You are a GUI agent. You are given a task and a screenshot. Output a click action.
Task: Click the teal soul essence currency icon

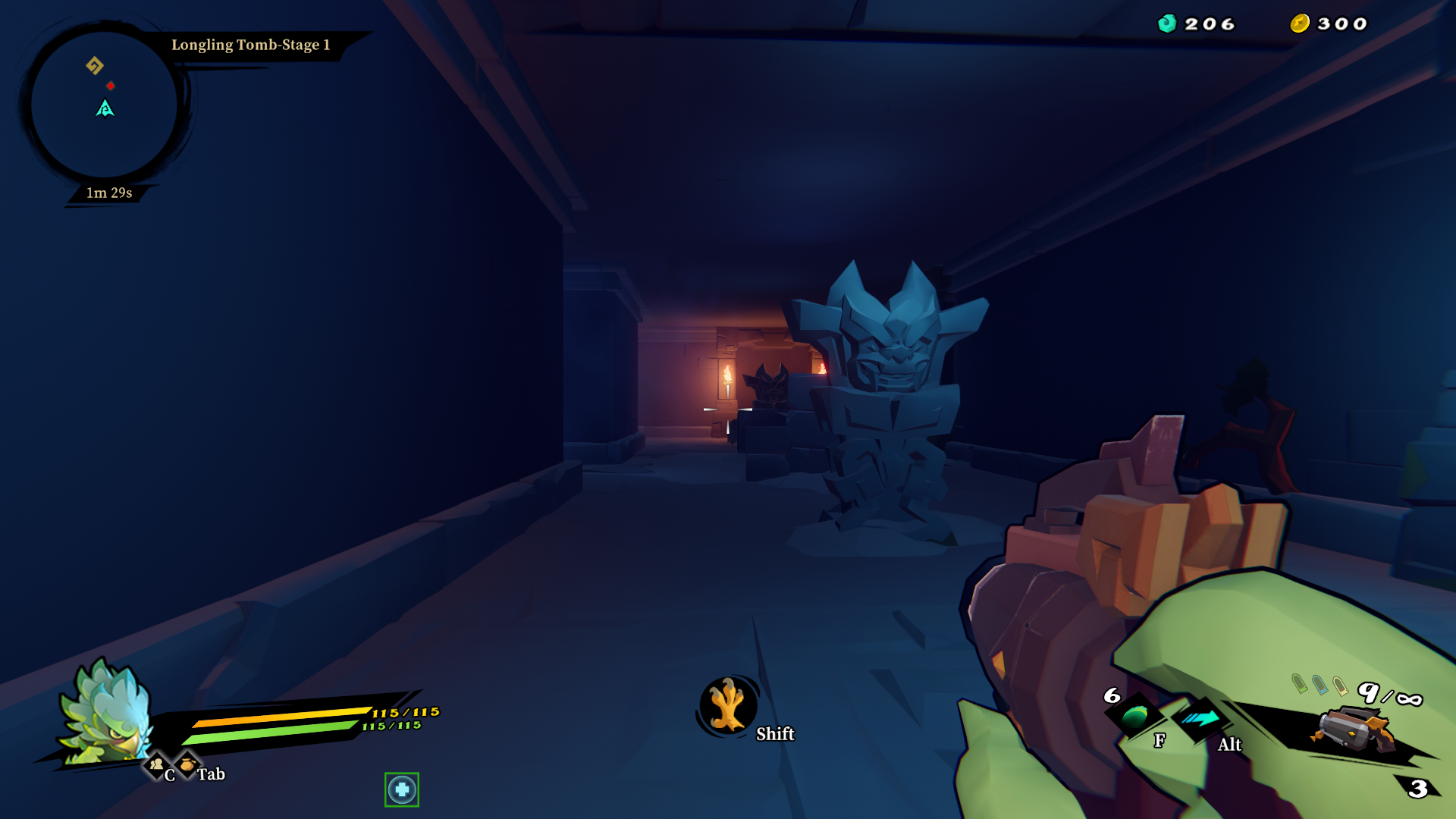[x=1167, y=24]
